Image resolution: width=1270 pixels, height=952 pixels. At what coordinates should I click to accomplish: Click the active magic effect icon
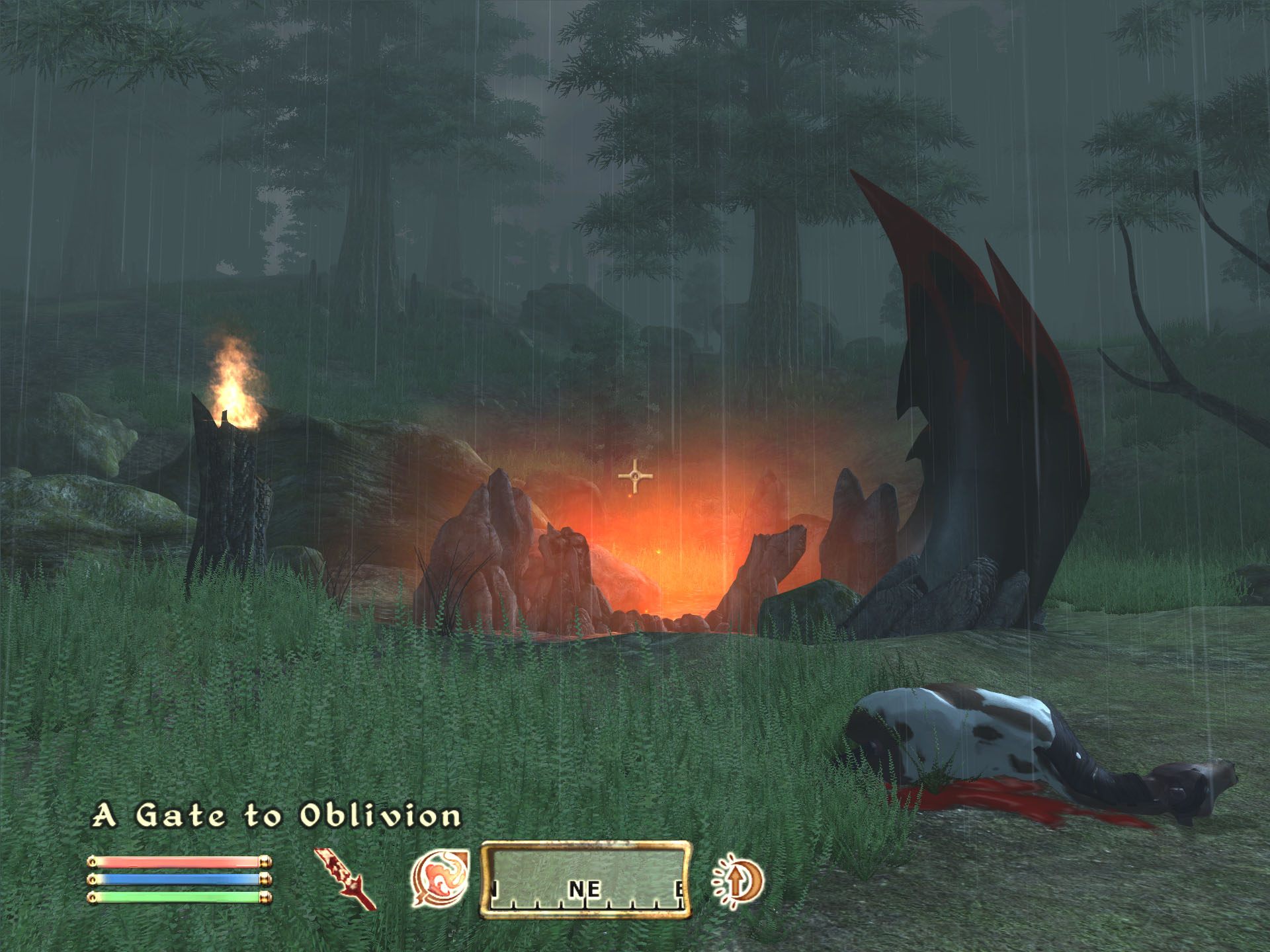click(738, 880)
